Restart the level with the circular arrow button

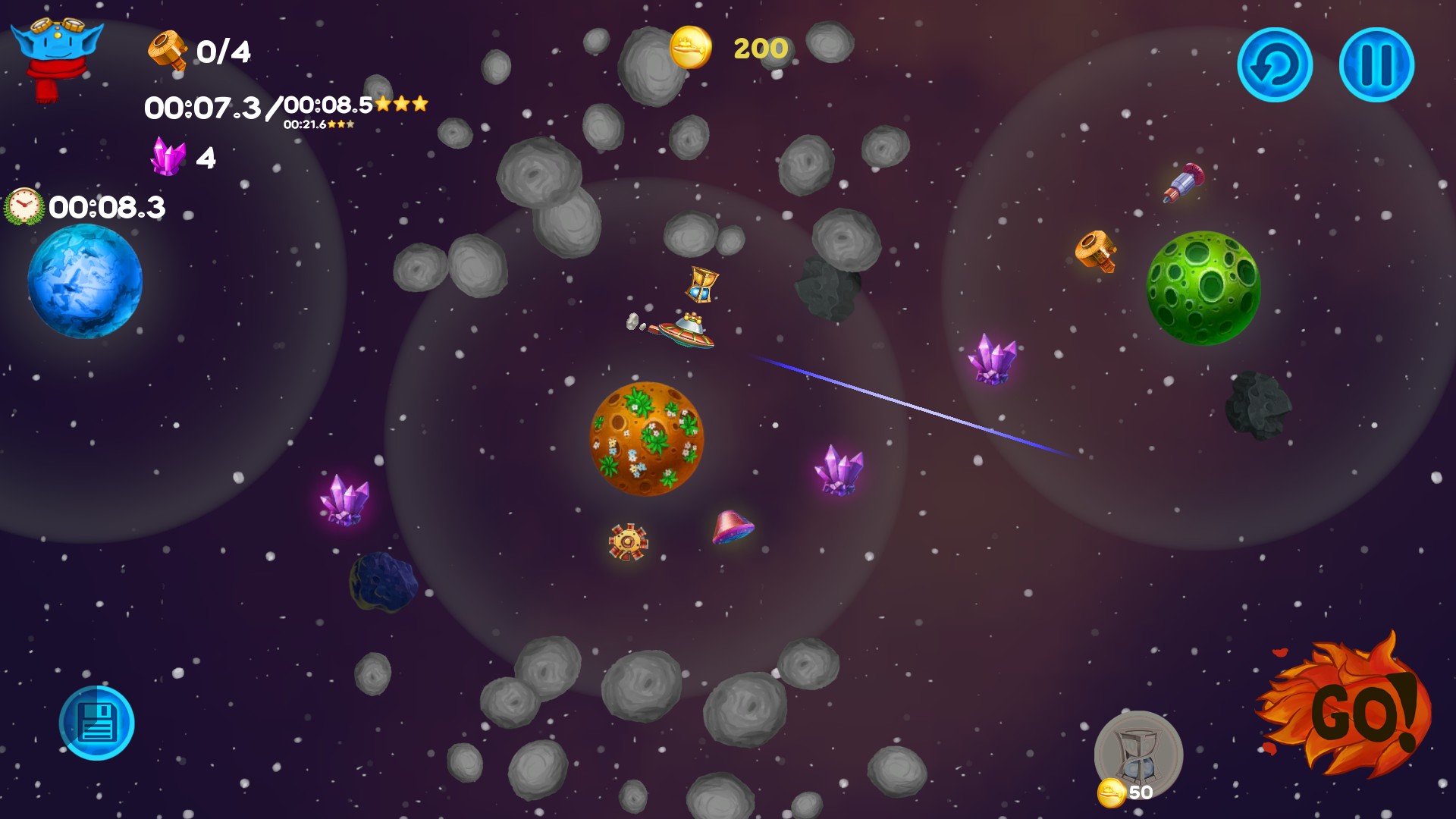(1275, 65)
